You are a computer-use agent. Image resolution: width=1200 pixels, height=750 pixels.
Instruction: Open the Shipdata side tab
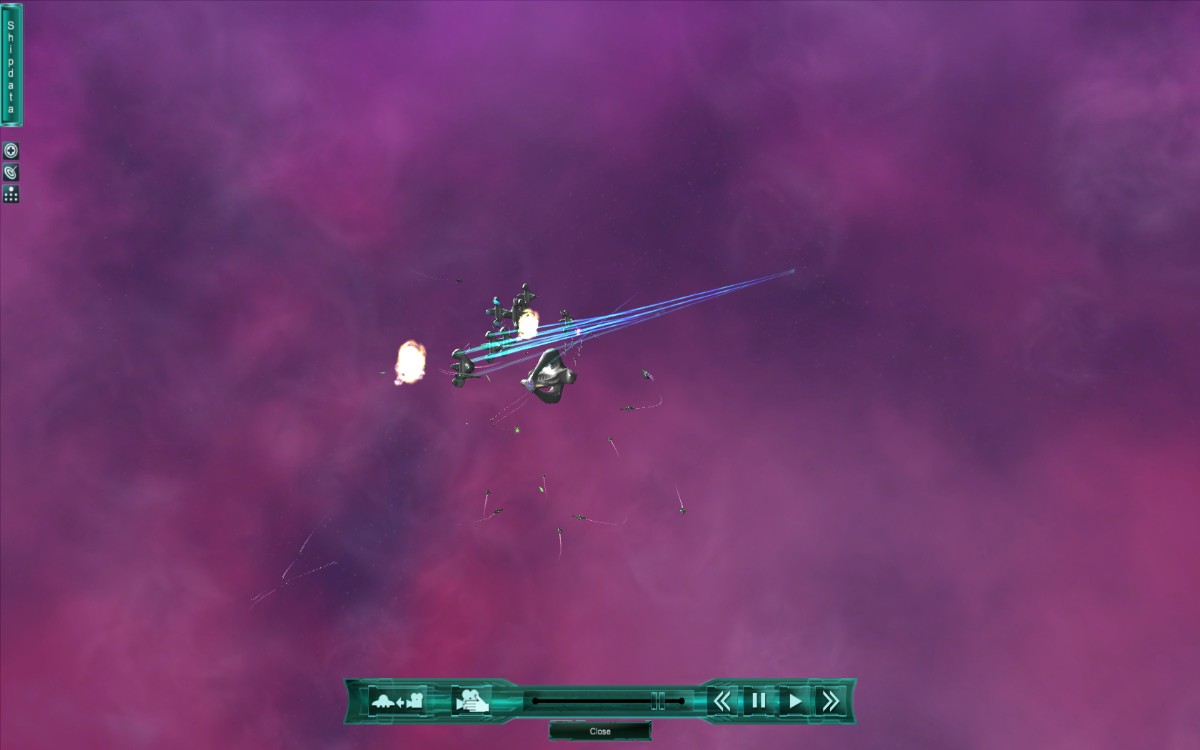[11, 65]
